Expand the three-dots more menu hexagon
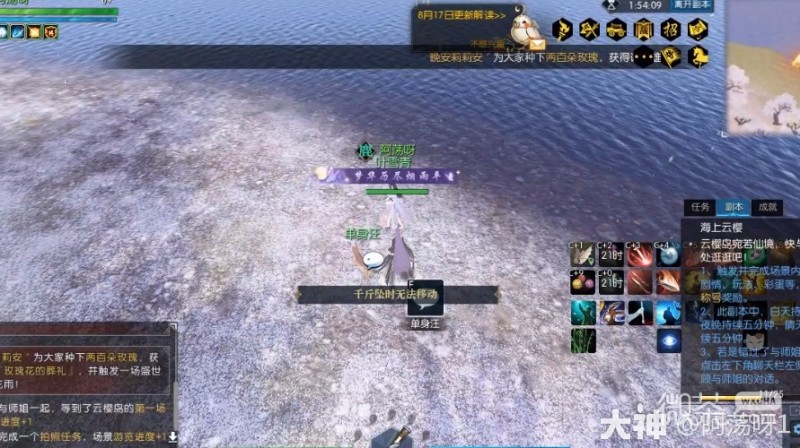The width and height of the screenshot is (800, 448). point(644,58)
